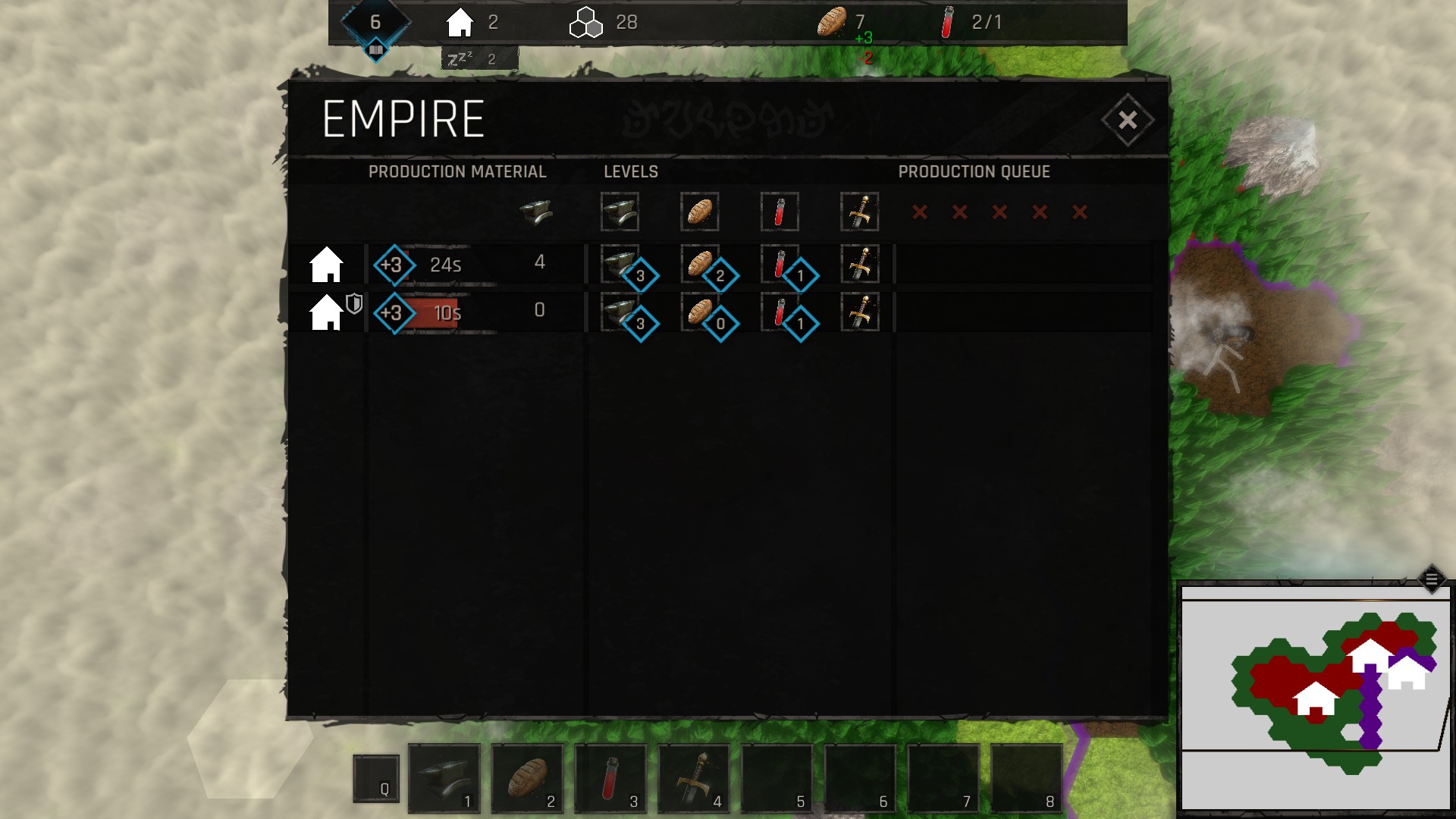Click the bread header in Levels column
Viewport: 1456px width, 819px height.
[x=699, y=212]
